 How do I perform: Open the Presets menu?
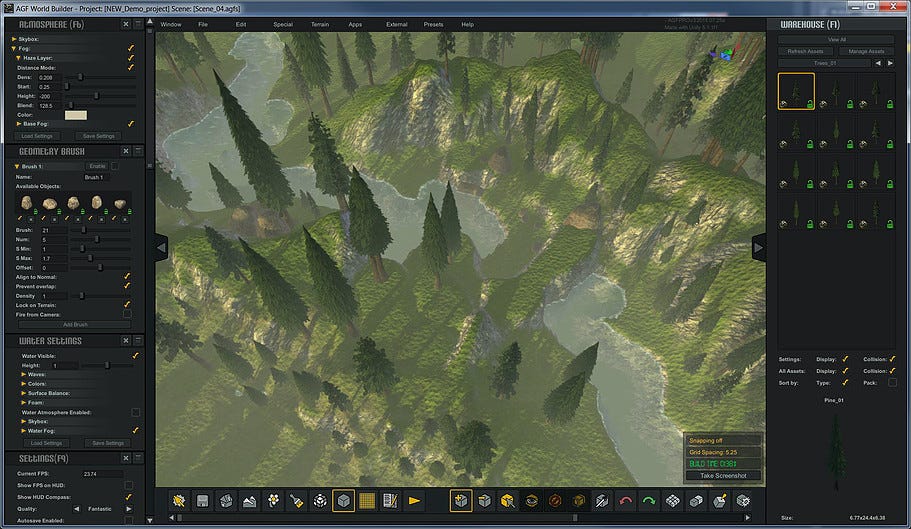point(433,23)
